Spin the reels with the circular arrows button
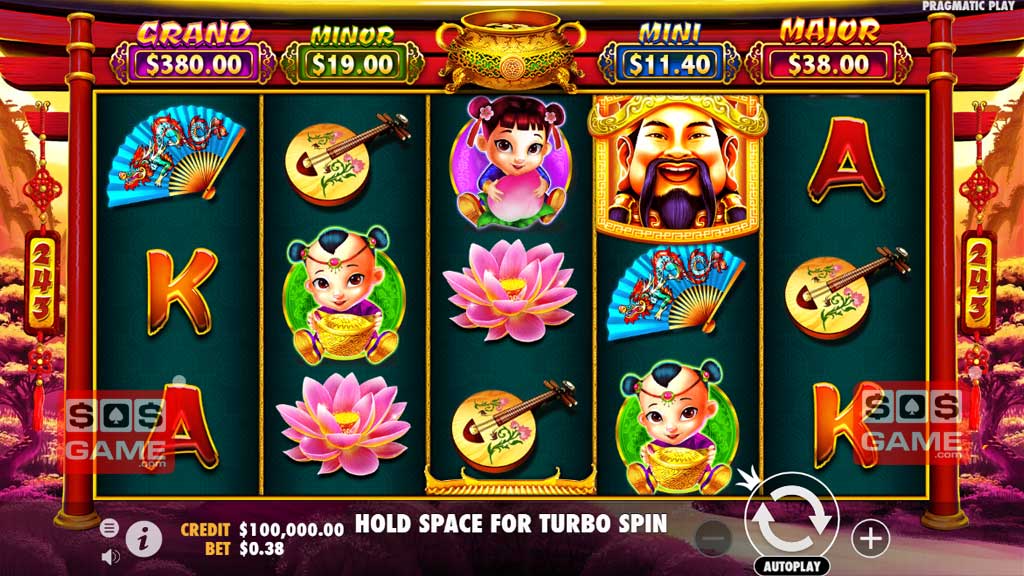This screenshot has width=1024, height=576. (791, 517)
